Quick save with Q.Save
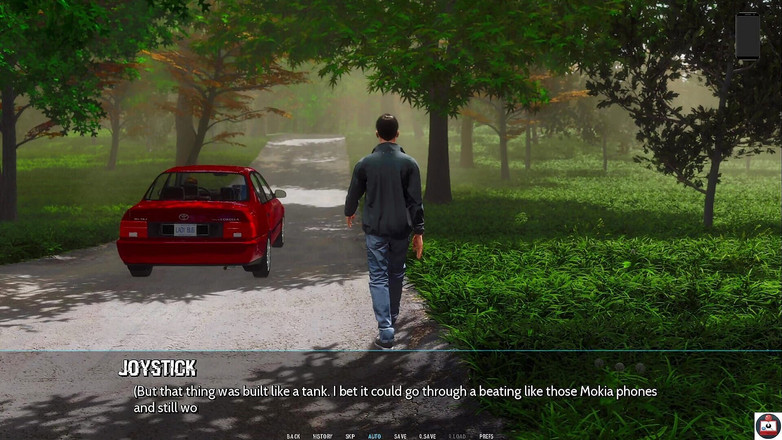 point(427,436)
